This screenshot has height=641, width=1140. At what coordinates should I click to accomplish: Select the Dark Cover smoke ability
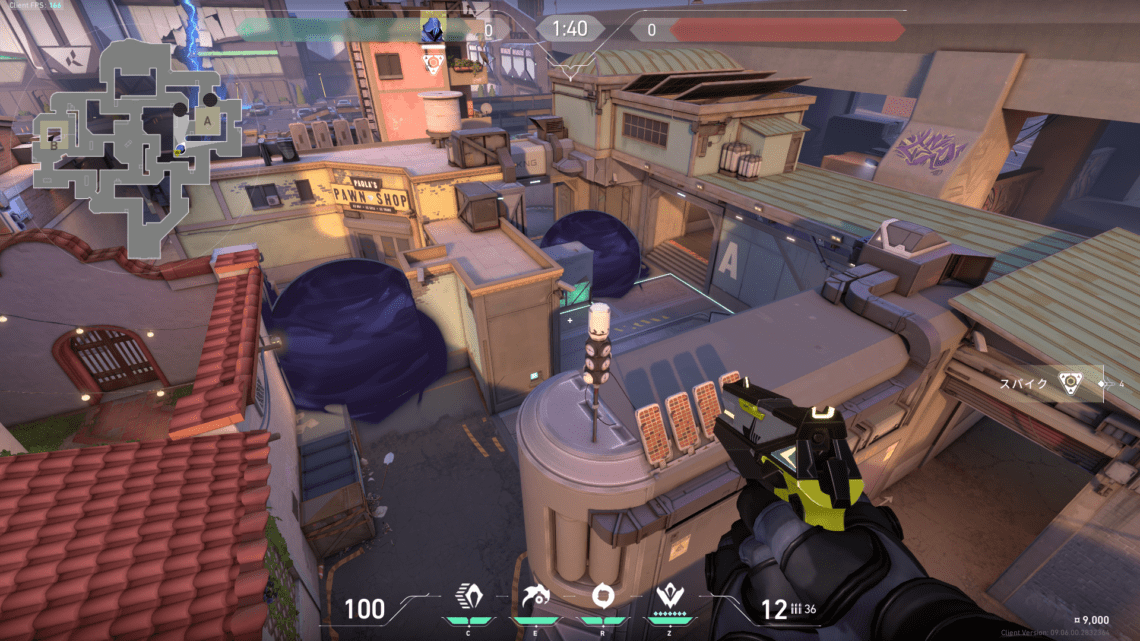tap(602, 599)
